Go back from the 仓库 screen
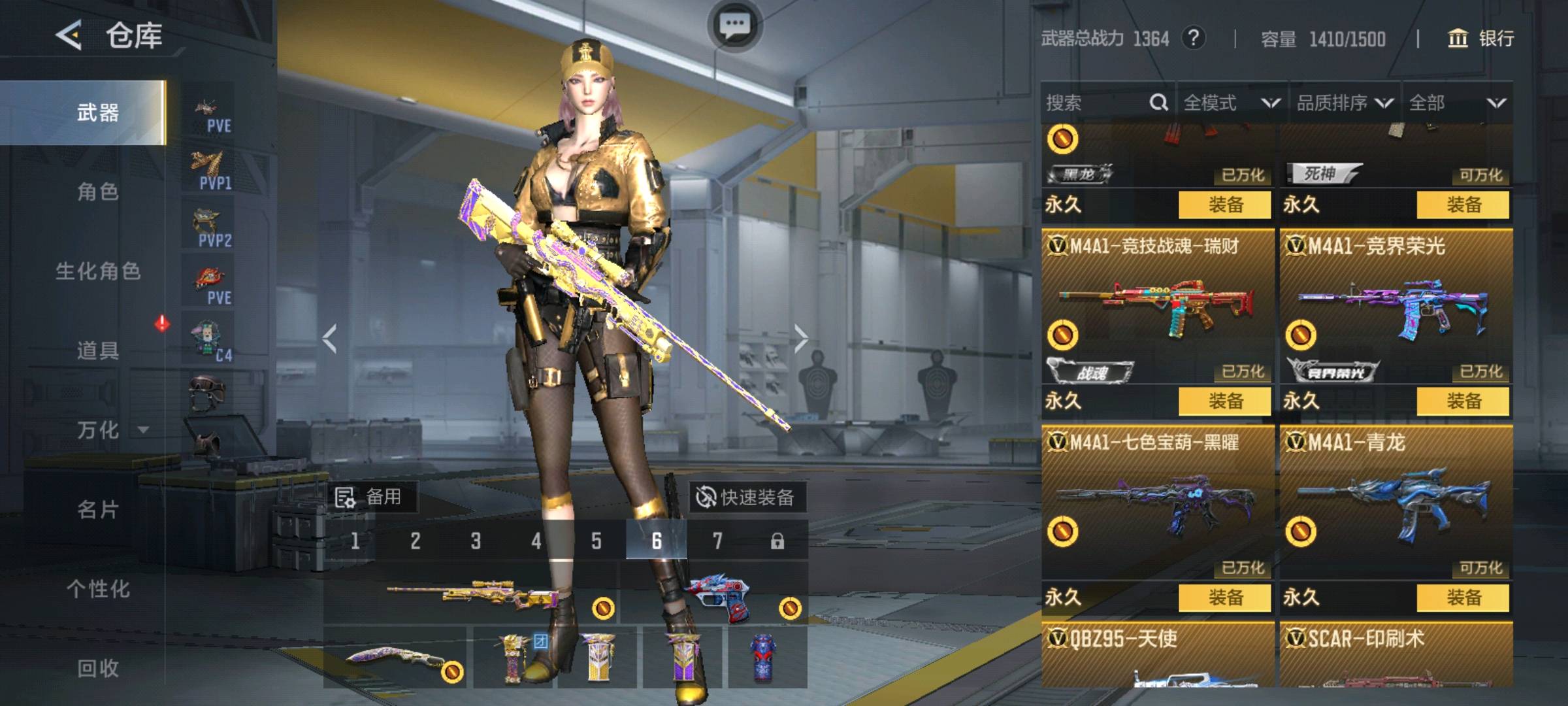The height and width of the screenshot is (706, 1568). [x=69, y=35]
